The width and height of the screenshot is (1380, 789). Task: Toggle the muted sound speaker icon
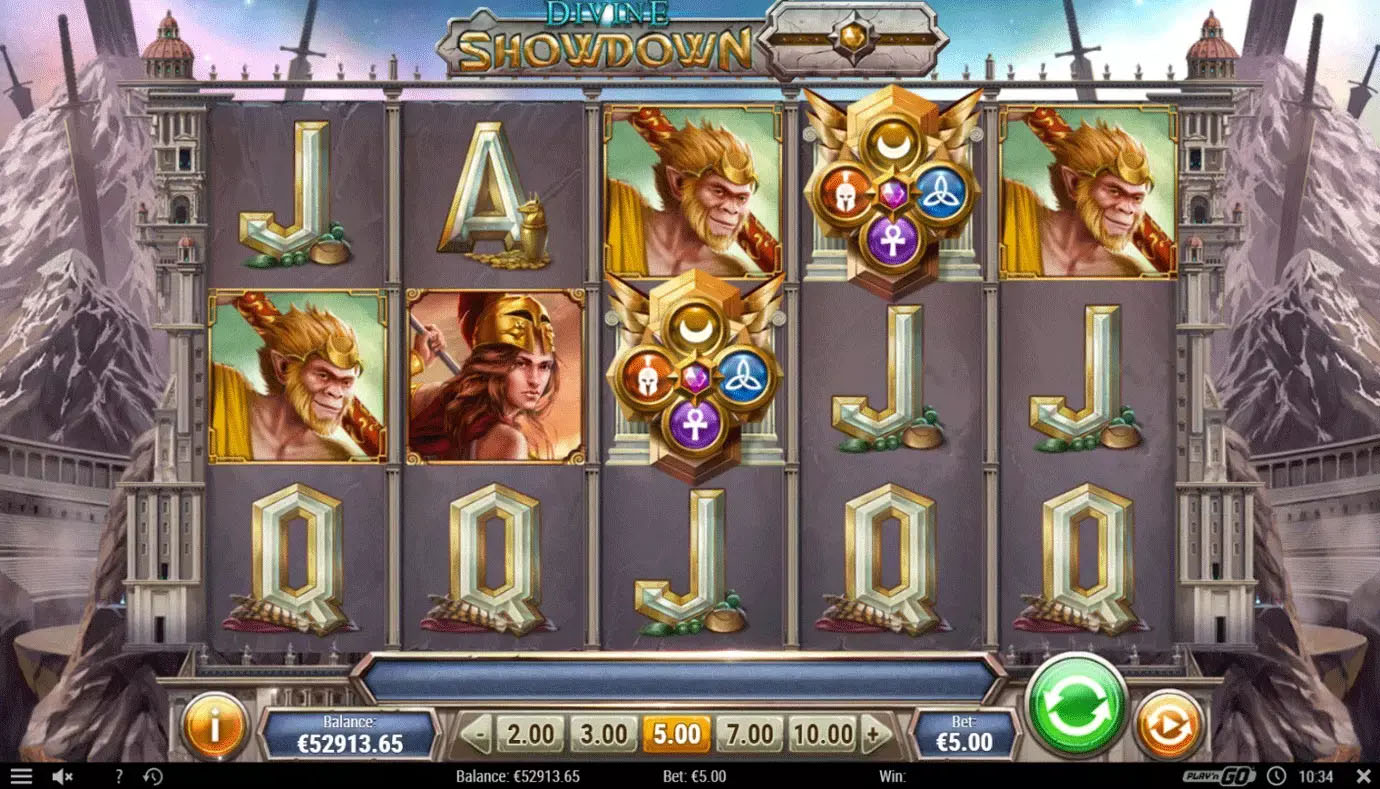pyautogui.click(x=62, y=776)
